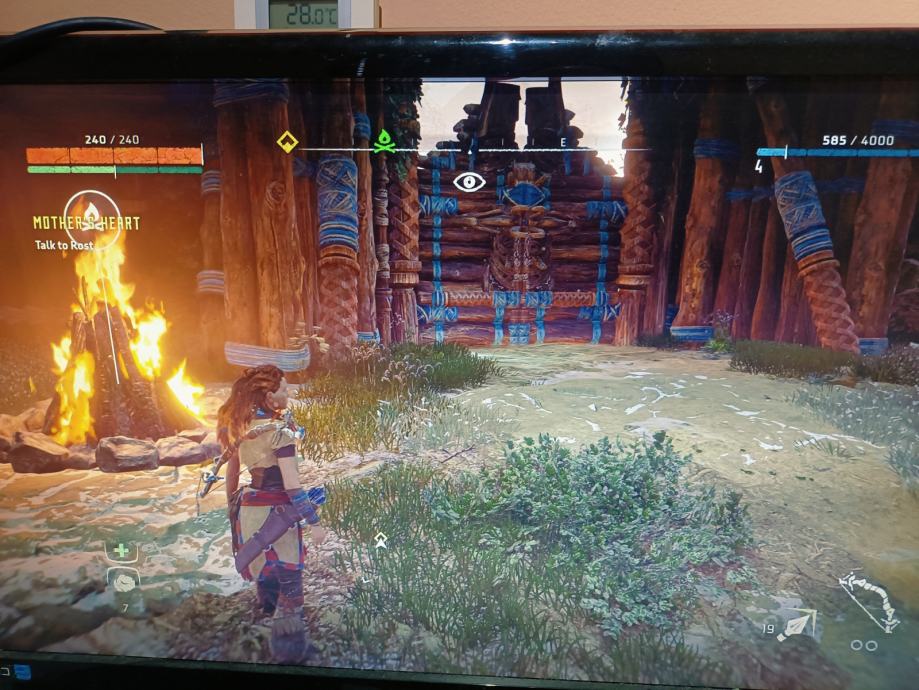
Task: Select the hunter bow weapon icon
Action: pyautogui.click(x=867, y=596)
